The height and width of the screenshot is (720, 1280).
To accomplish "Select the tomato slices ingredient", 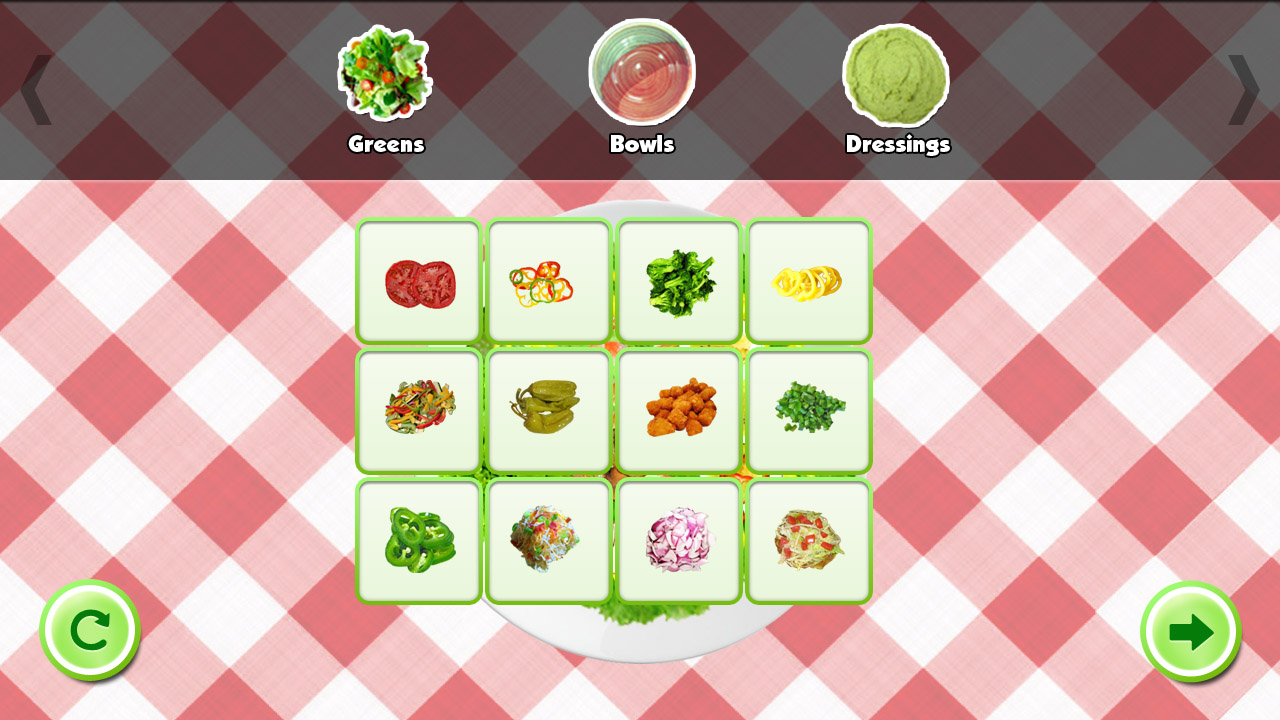I will point(417,281).
